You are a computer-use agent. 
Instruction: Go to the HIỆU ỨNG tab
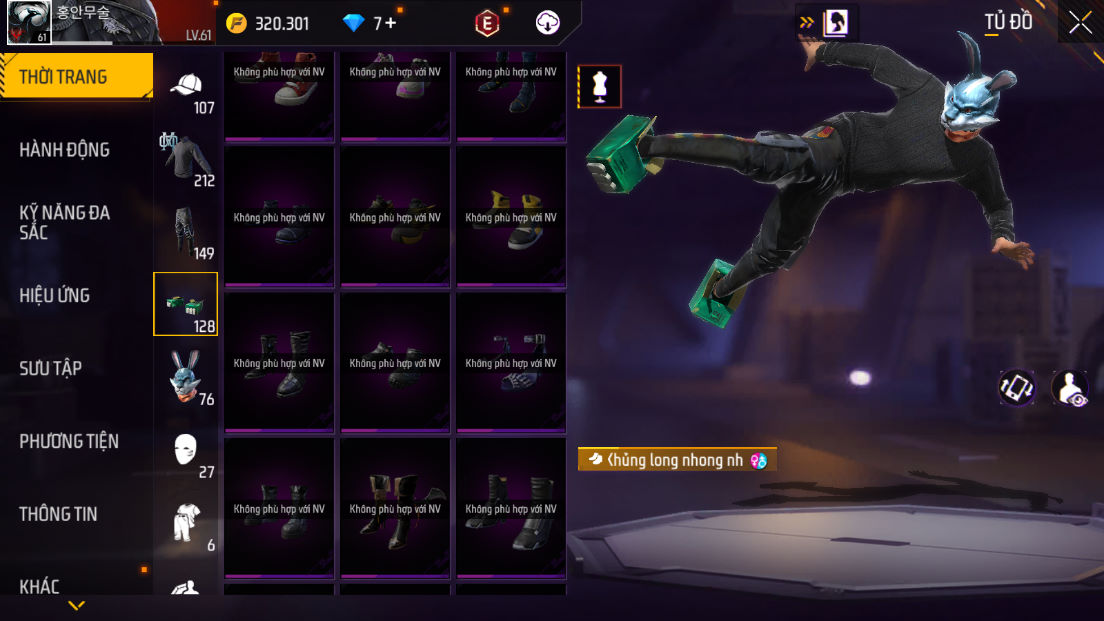pyautogui.click(x=55, y=295)
